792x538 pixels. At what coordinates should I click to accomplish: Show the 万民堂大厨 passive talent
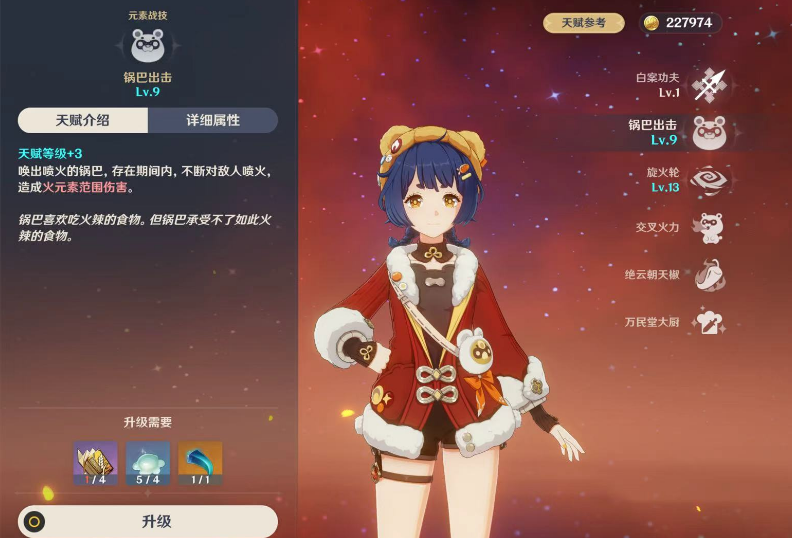pos(709,322)
